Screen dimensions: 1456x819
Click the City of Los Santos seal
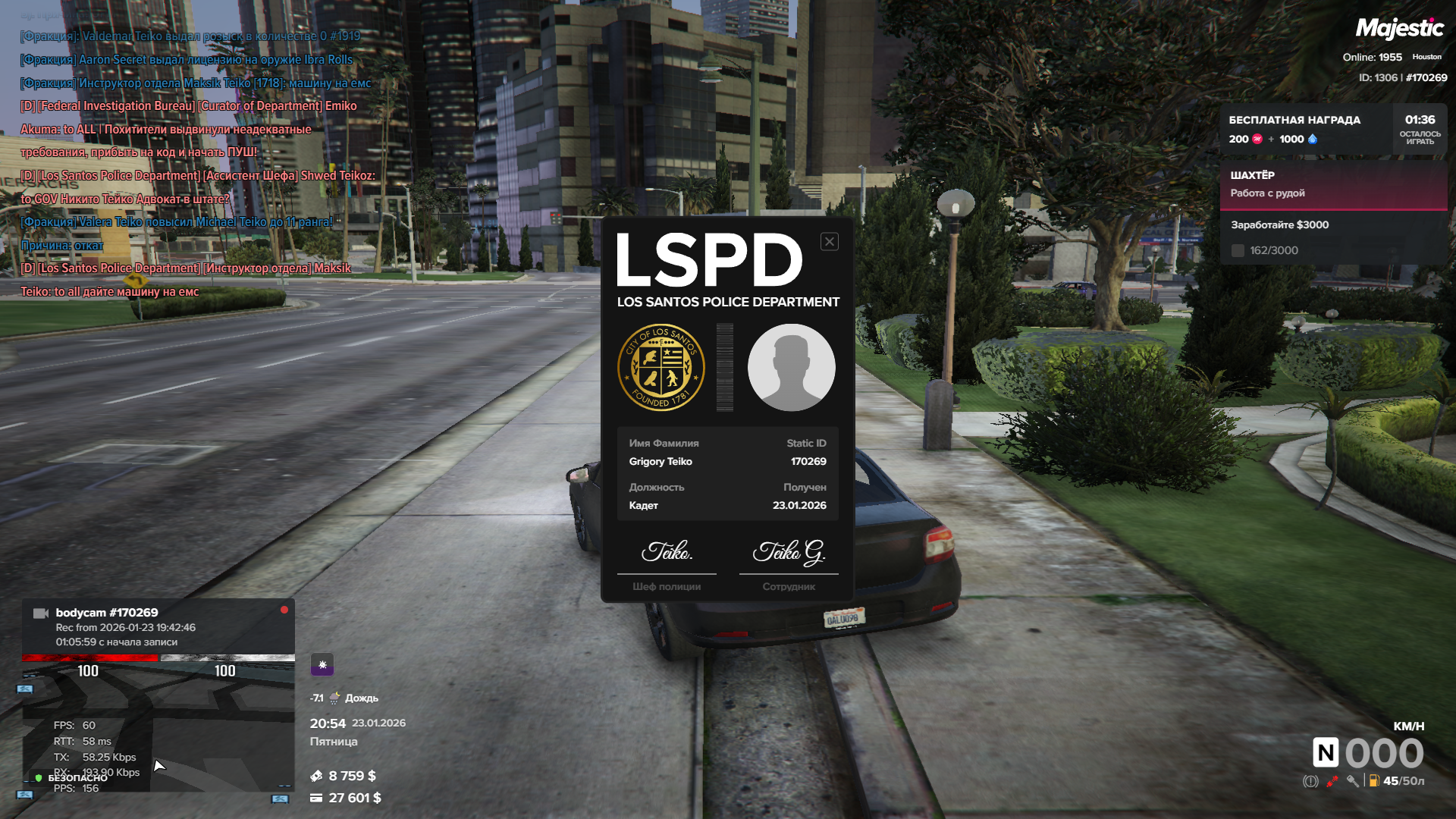[661, 368]
